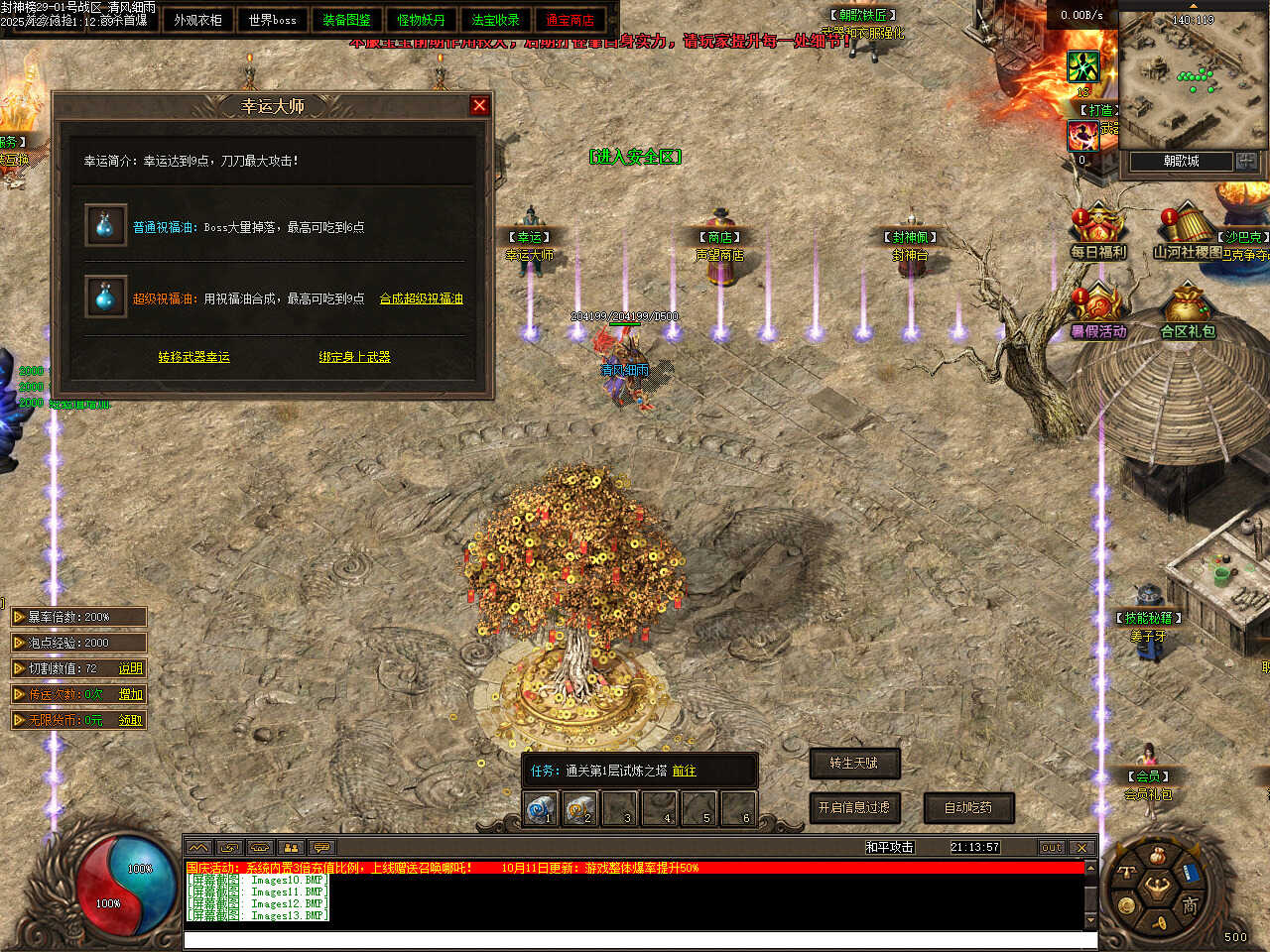Select 绑定身上武器 option

[354, 357]
